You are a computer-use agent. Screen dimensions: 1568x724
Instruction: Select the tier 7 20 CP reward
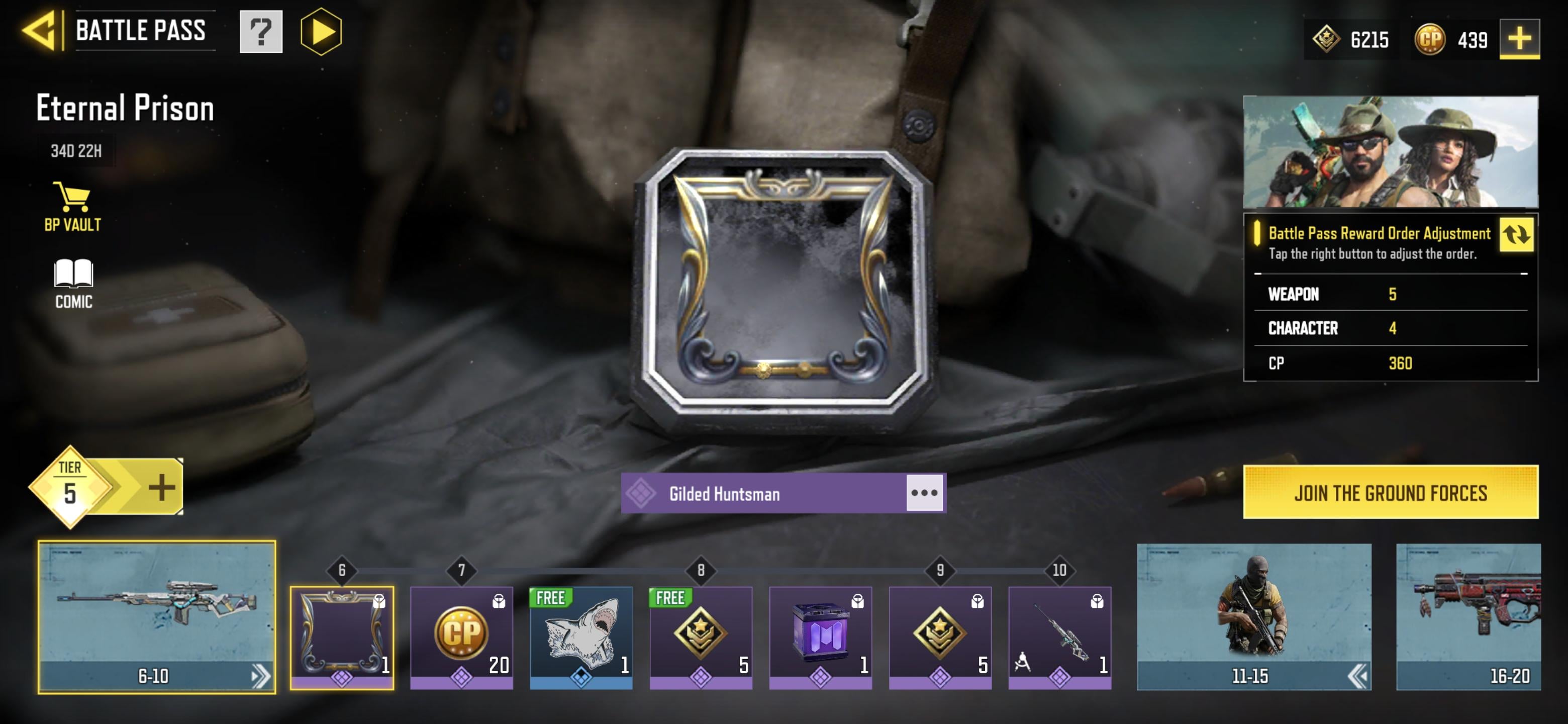click(x=461, y=637)
